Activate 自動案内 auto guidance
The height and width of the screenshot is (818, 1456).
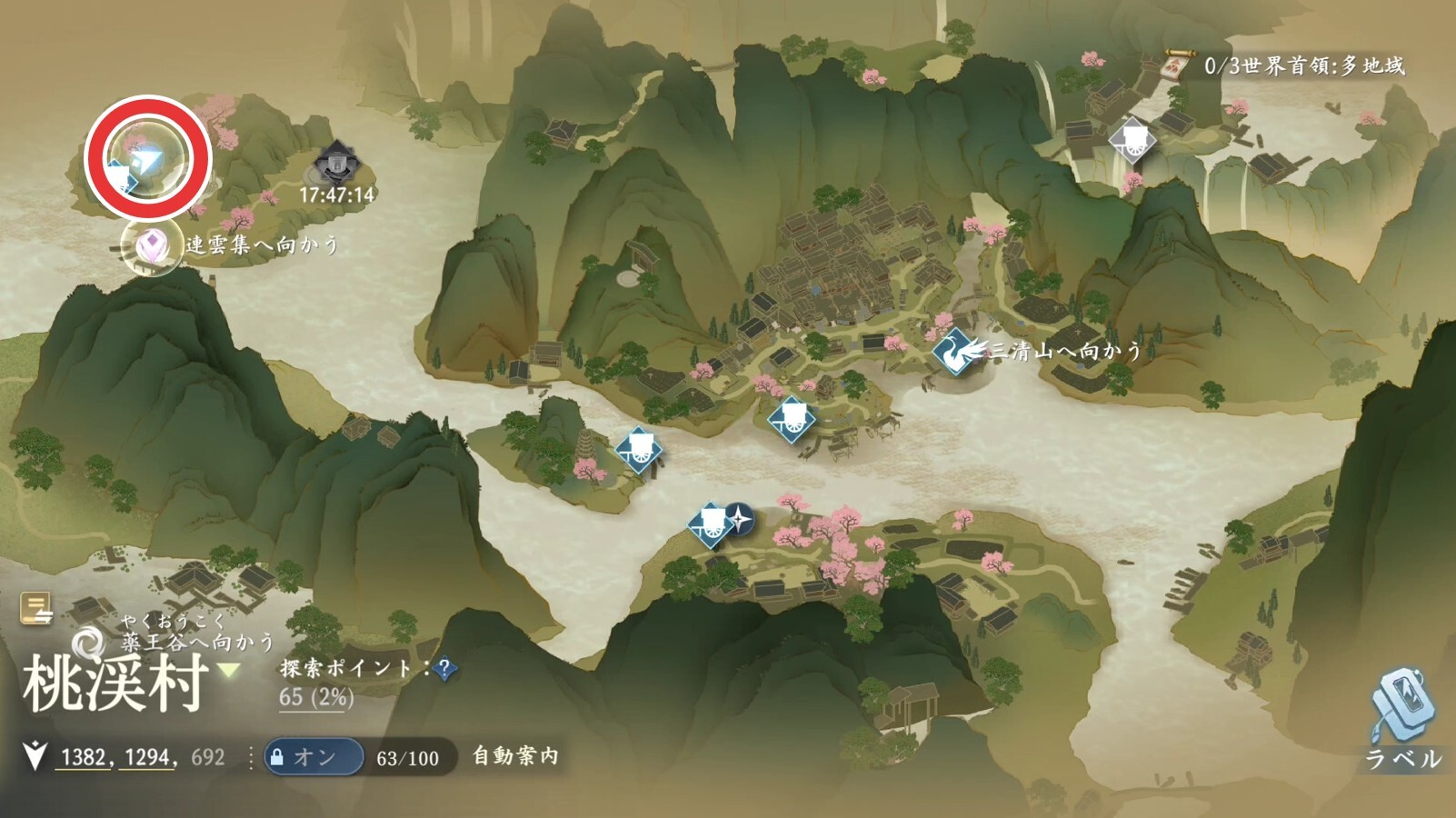(515, 756)
